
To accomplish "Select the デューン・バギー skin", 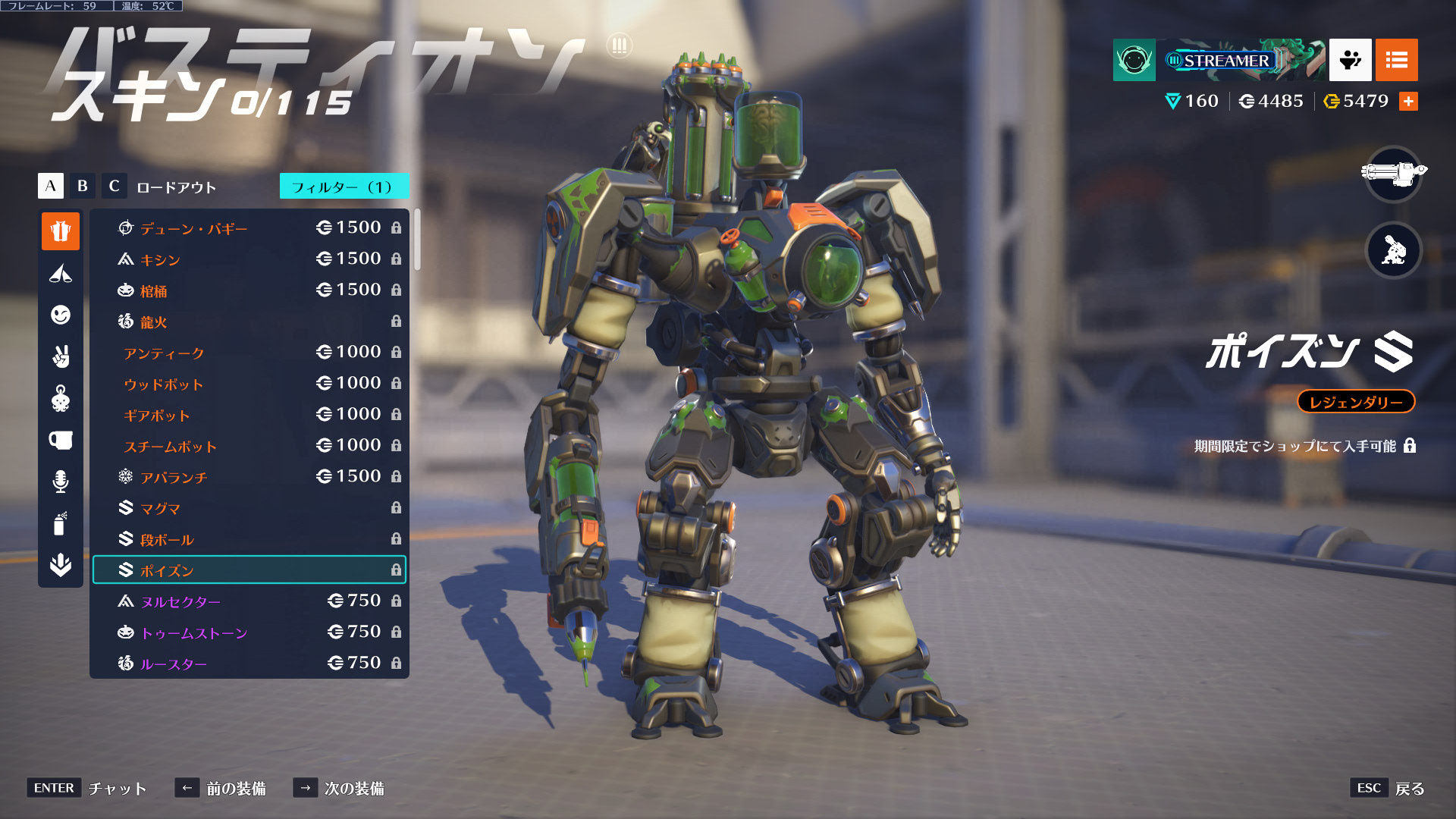I will tap(249, 228).
